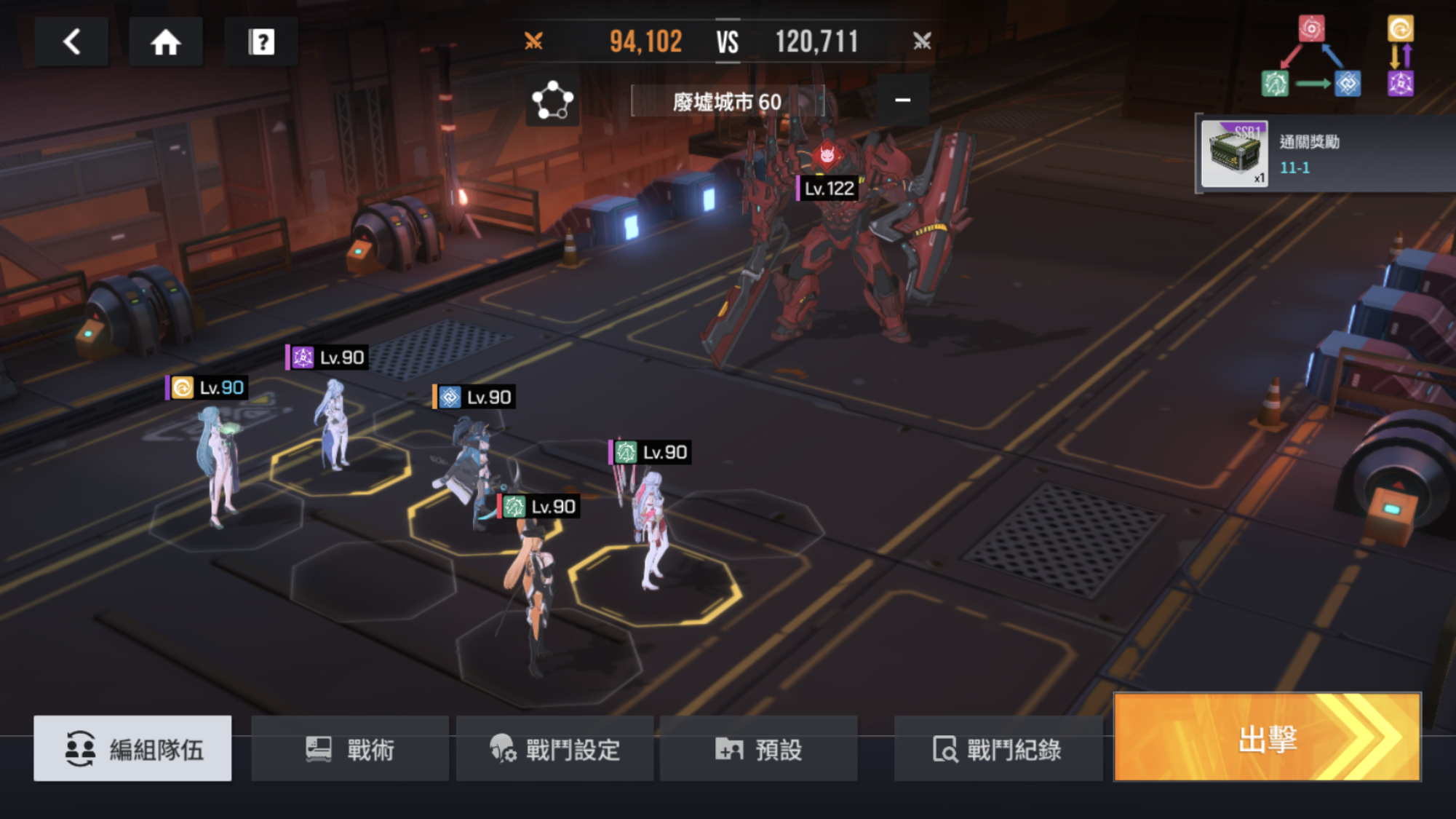
Task: Collapse the stage panel with minus button
Action: pyautogui.click(x=902, y=100)
